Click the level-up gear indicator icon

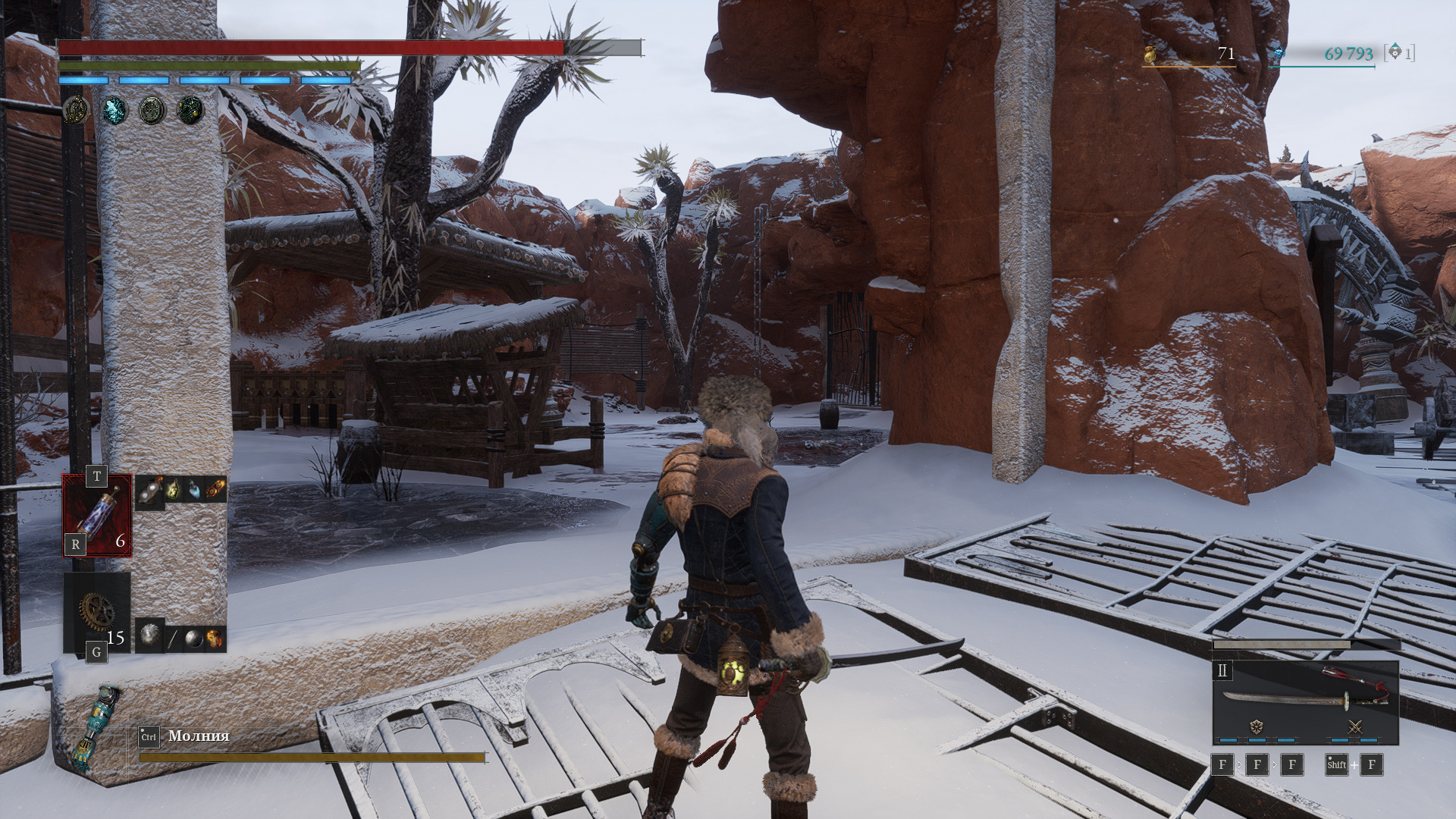tap(1395, 52)
